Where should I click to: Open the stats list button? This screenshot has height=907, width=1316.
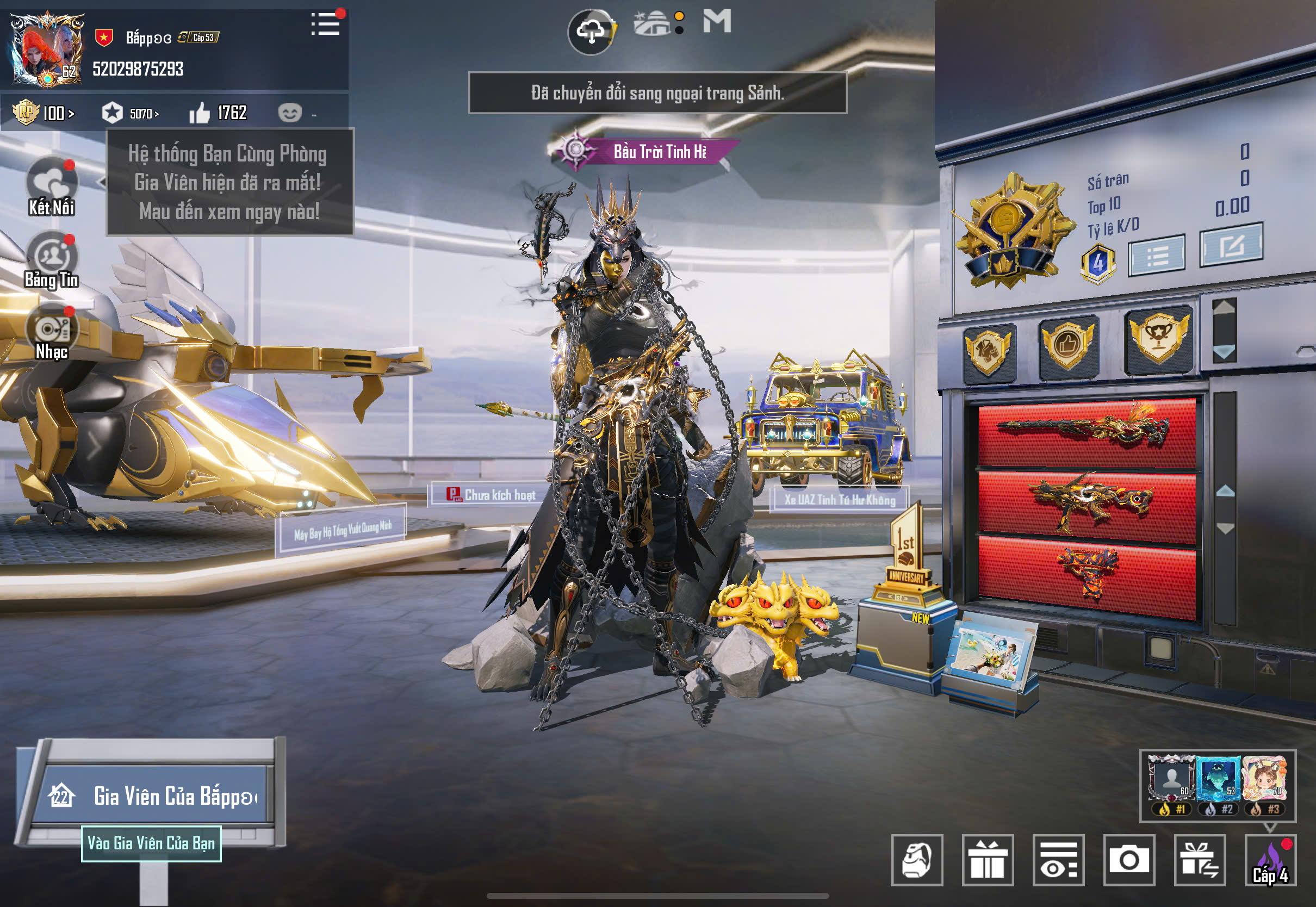(x=1156, y=256)
